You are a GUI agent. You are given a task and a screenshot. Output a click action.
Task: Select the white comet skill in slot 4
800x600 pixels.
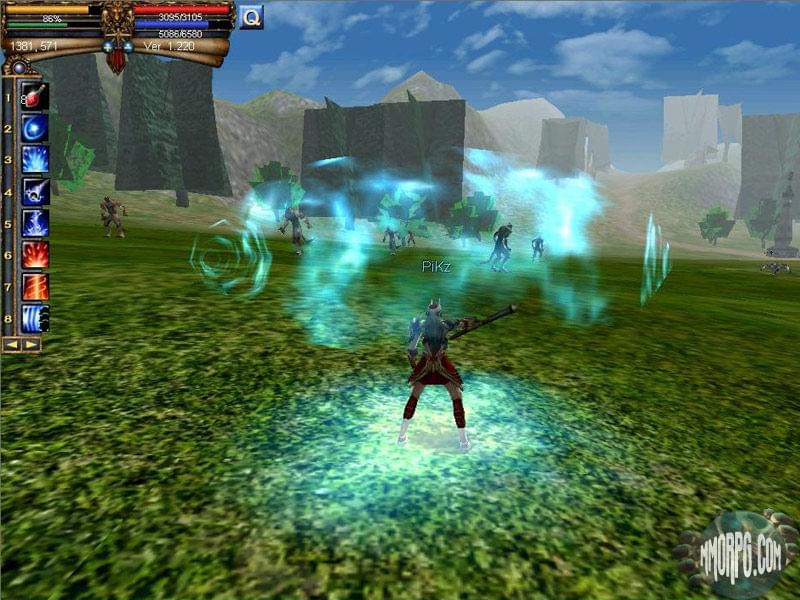click(x=34, y=191)
